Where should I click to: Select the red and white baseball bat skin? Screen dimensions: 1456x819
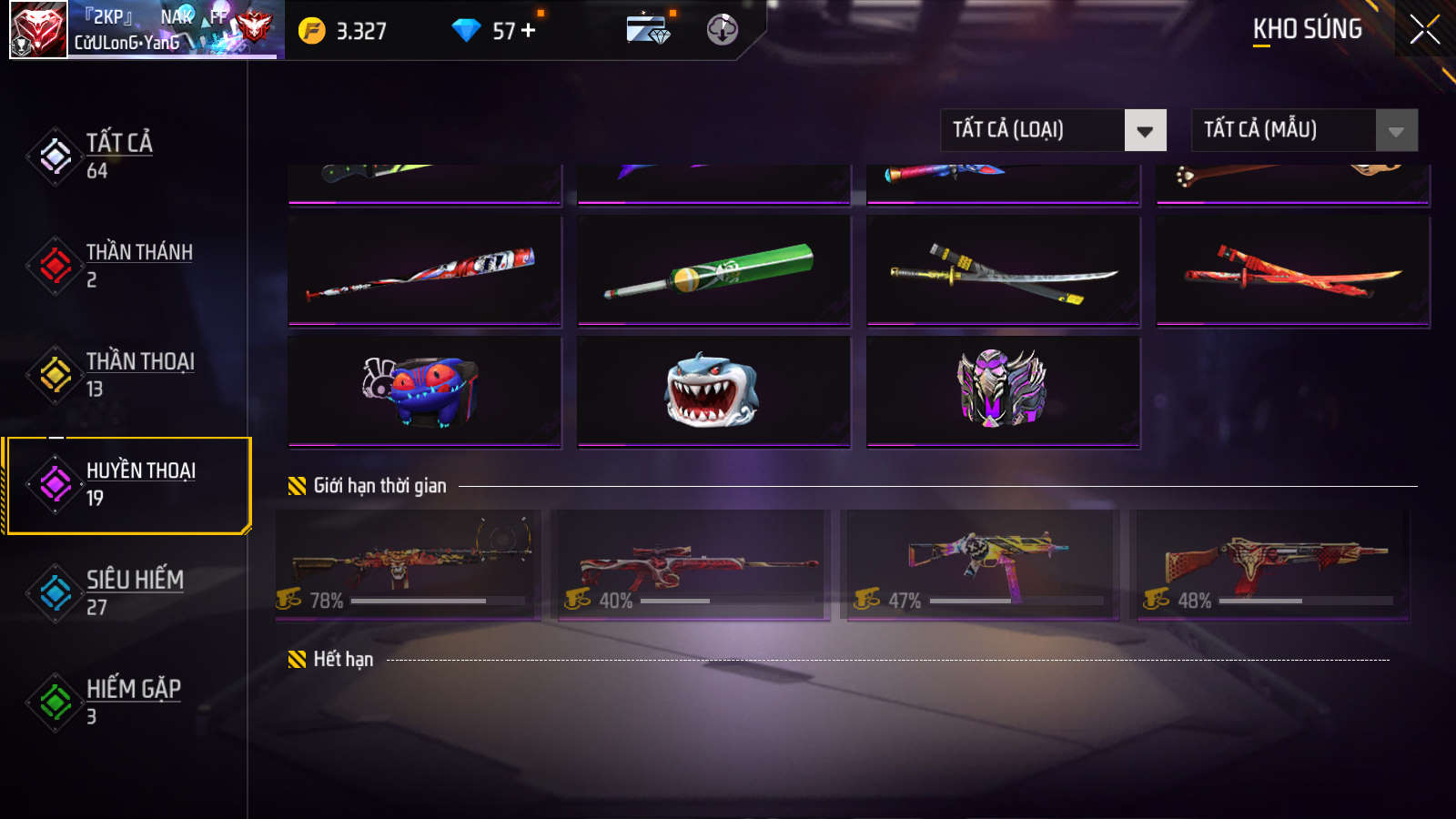(x=424, y=270)
